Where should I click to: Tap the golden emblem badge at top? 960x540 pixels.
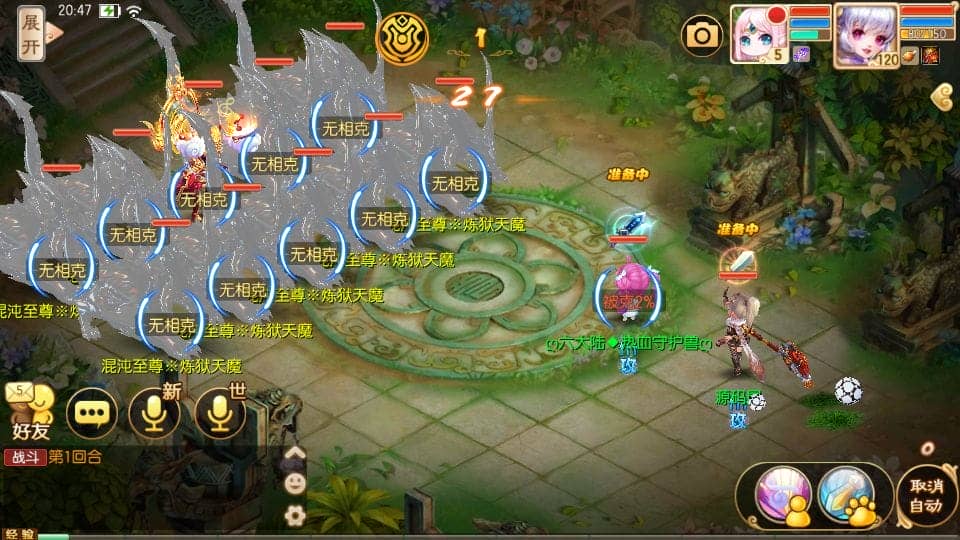tap(402, 38)
